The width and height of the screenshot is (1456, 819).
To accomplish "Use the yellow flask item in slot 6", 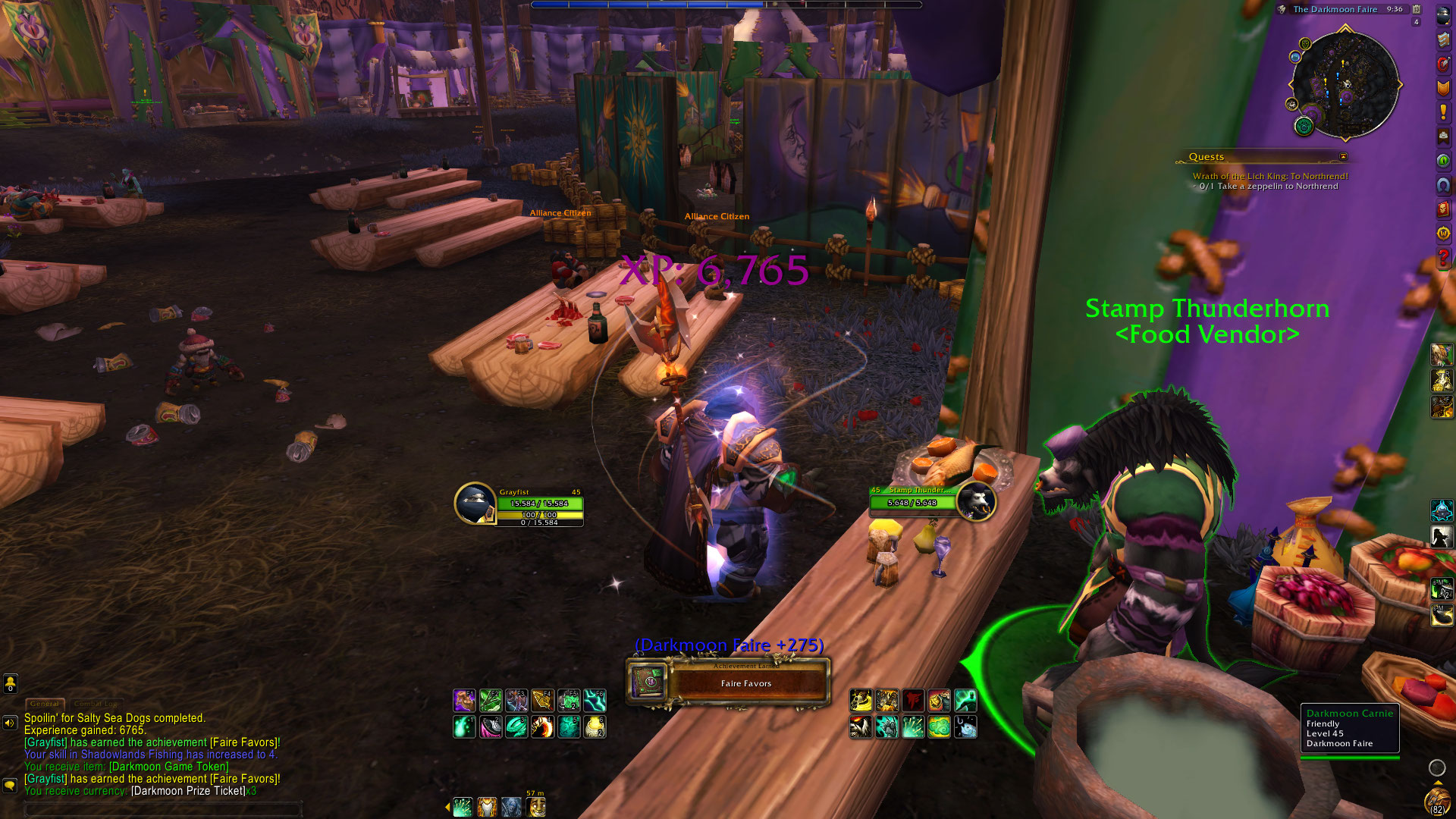I will pos(595,726).
